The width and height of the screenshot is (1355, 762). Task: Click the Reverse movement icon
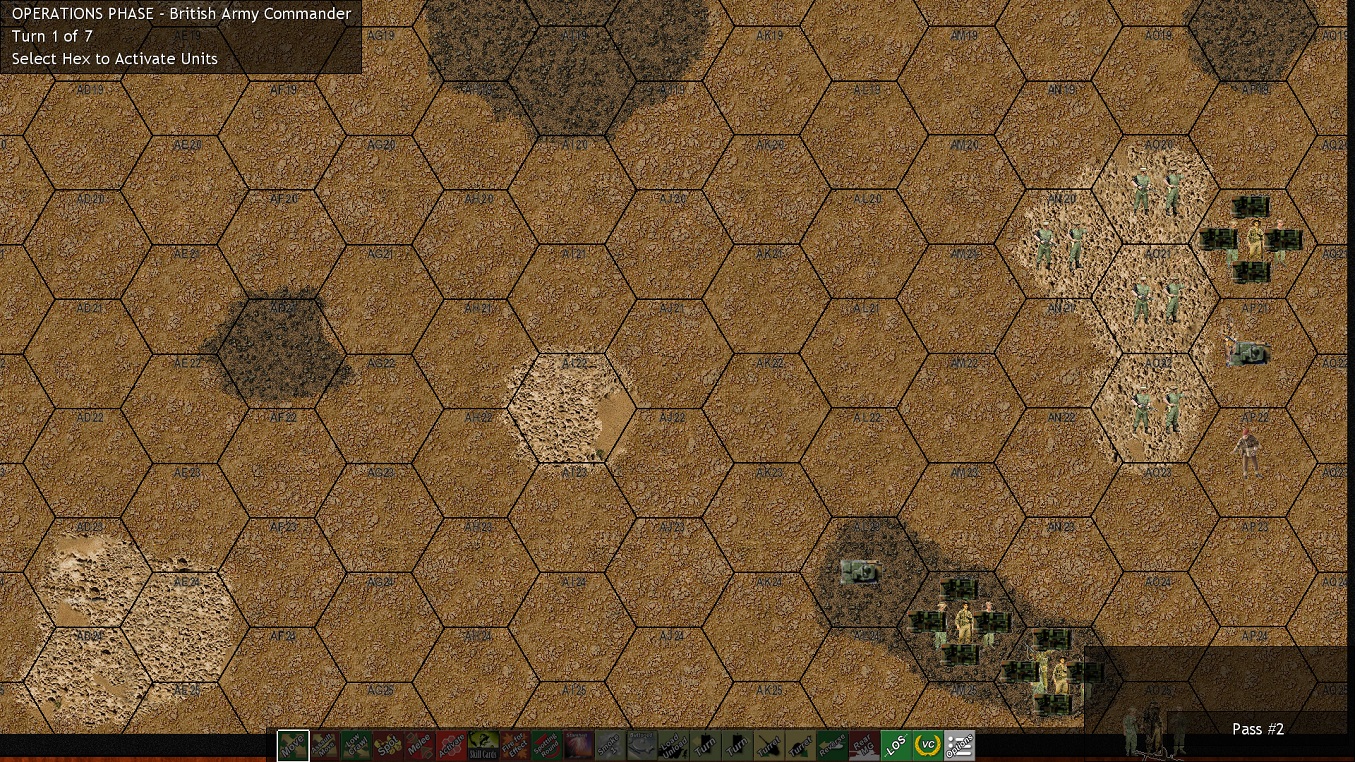coord(831,745)
